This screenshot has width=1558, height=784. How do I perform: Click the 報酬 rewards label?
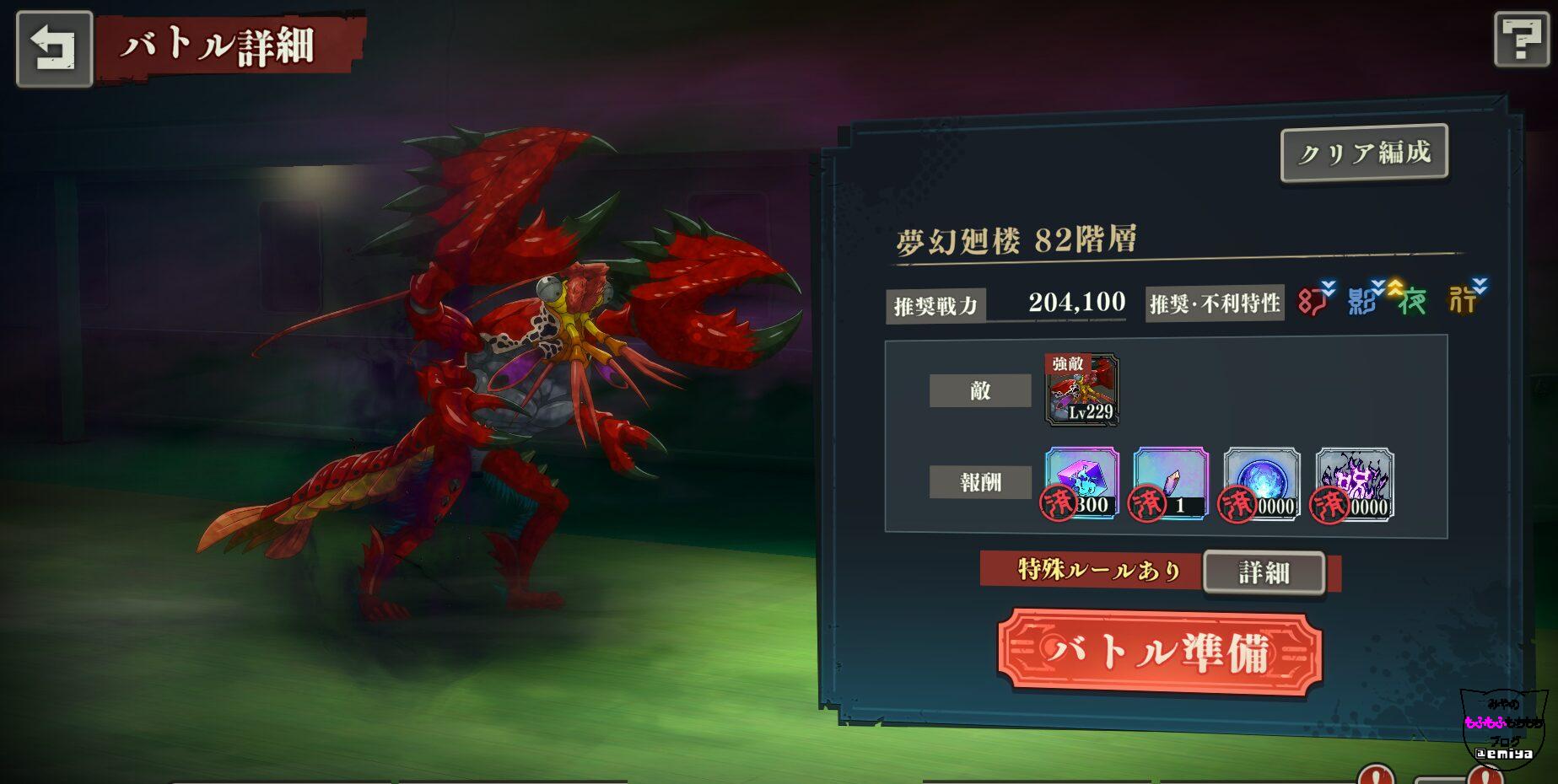click(x=979, y=483)
